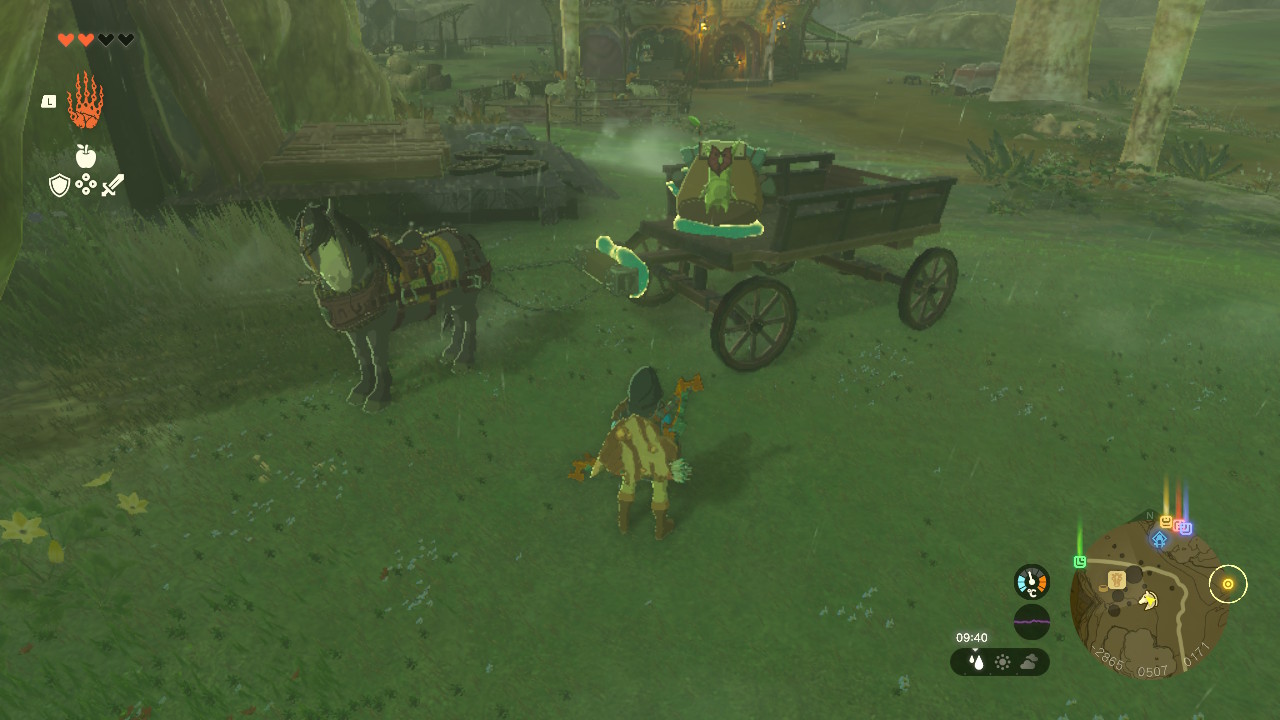
Task: Click the yellow objective ring marker
Action: [x=1228, y=584]
